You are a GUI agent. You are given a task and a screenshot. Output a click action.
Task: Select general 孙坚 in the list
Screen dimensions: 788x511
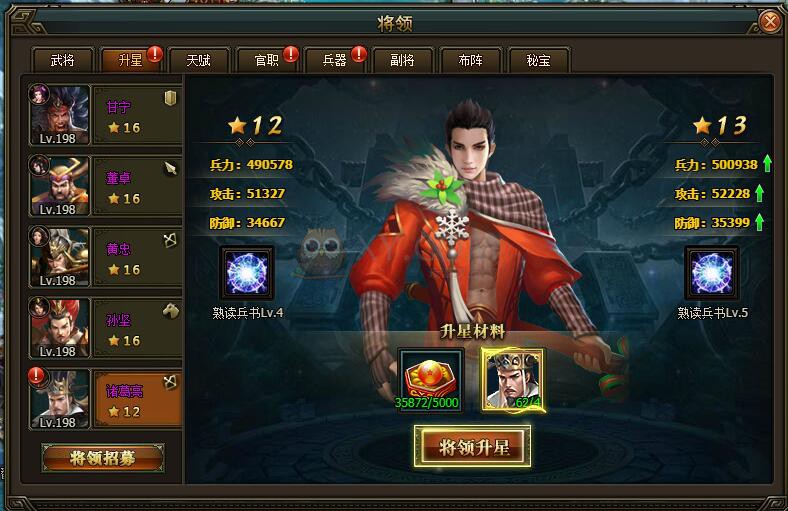pyautogui.click(x=104, y=328)
